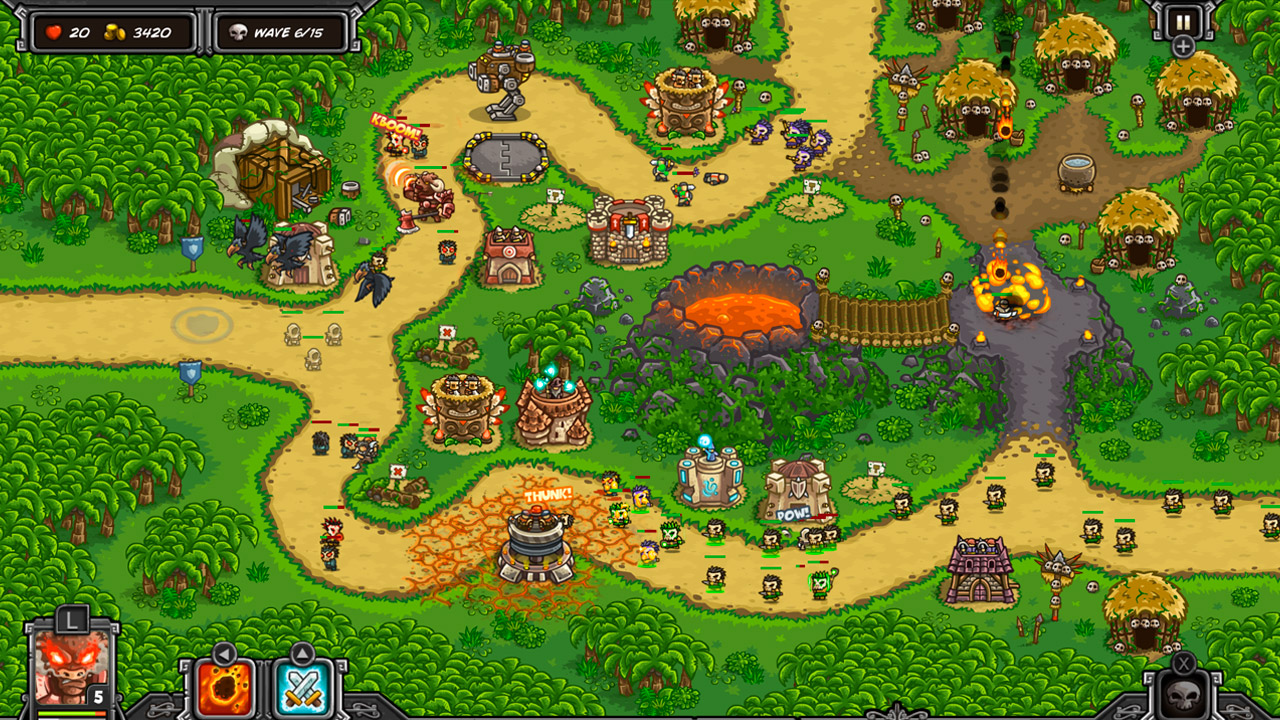Click the bubbling cauldron by the huts

1075,172
